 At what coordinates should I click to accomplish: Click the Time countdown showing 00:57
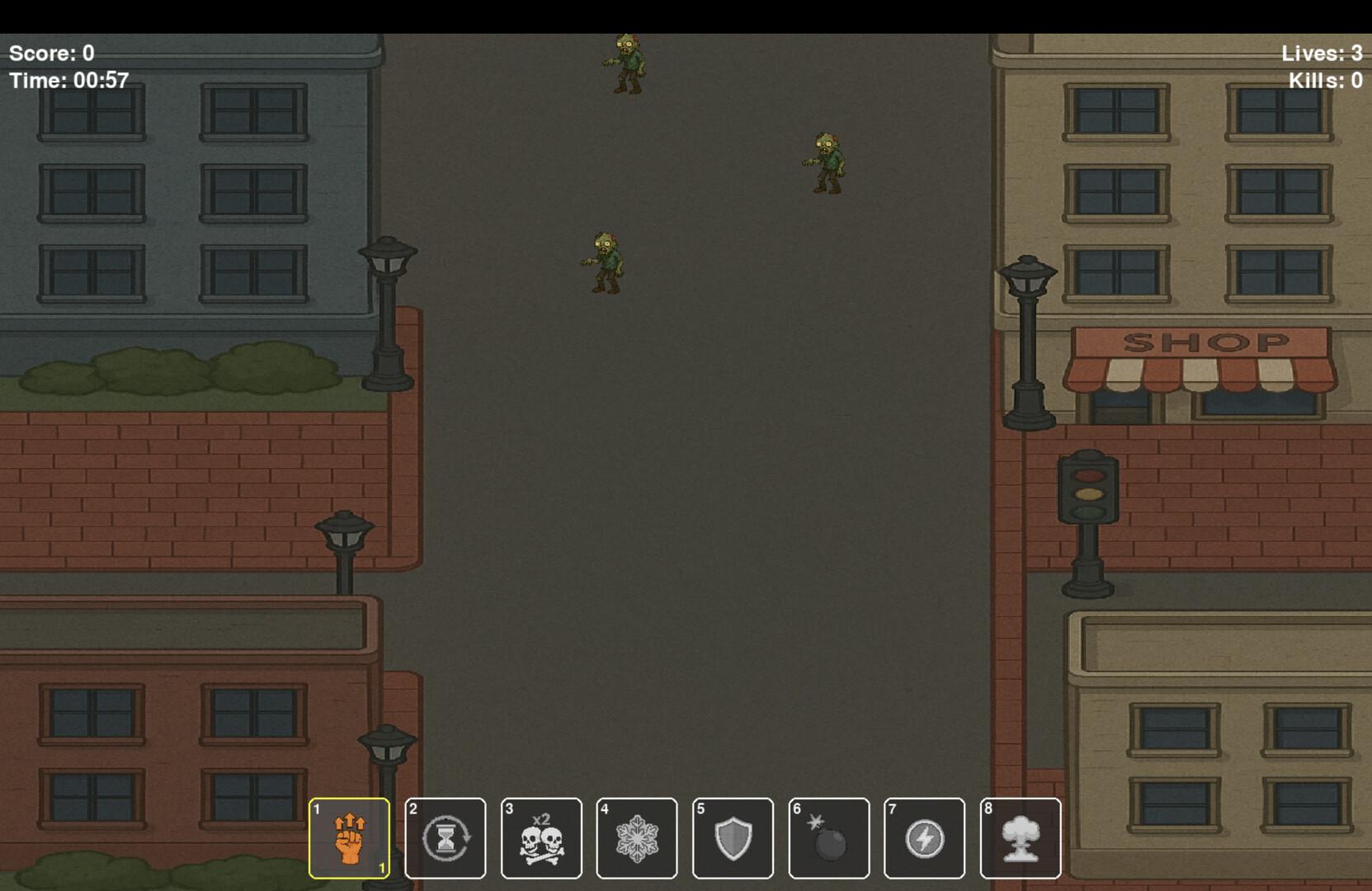pos(68,81)
